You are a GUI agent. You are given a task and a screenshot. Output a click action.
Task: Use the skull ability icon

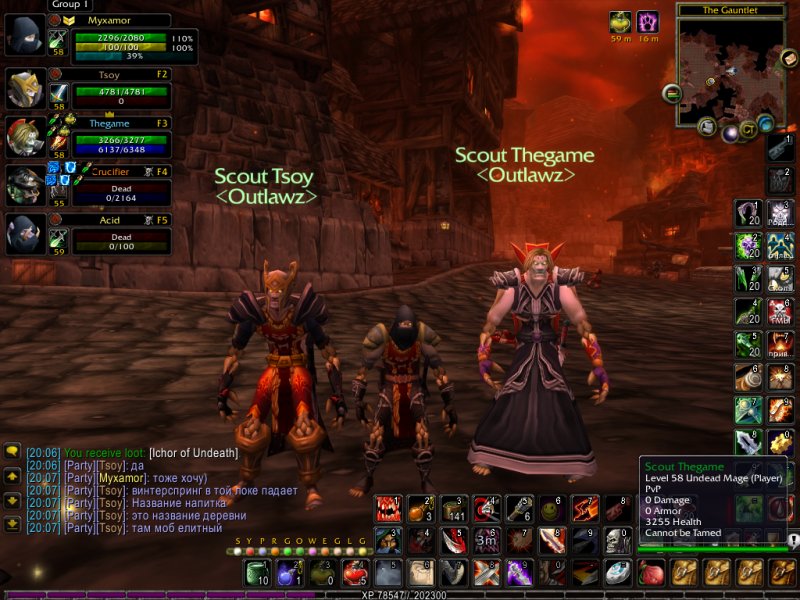click(x=616, y=541)
